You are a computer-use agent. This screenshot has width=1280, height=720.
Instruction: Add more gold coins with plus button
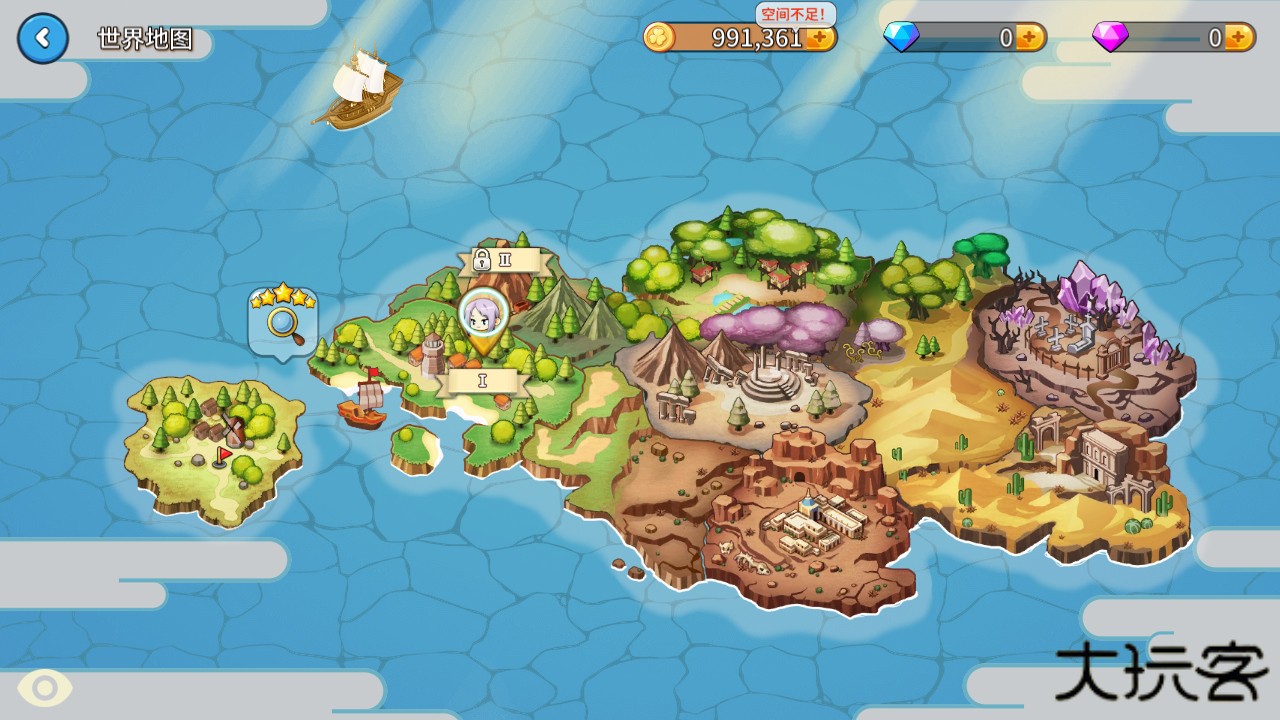(821, 38)
